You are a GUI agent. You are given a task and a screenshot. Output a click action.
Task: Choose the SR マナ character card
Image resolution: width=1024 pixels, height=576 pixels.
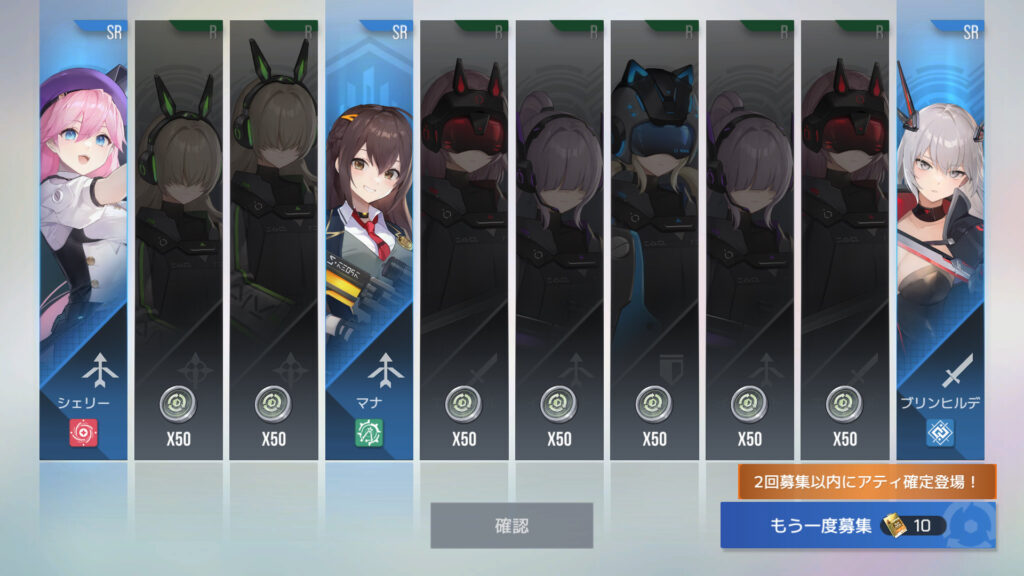pyautogui.click(x=368, y=240)
